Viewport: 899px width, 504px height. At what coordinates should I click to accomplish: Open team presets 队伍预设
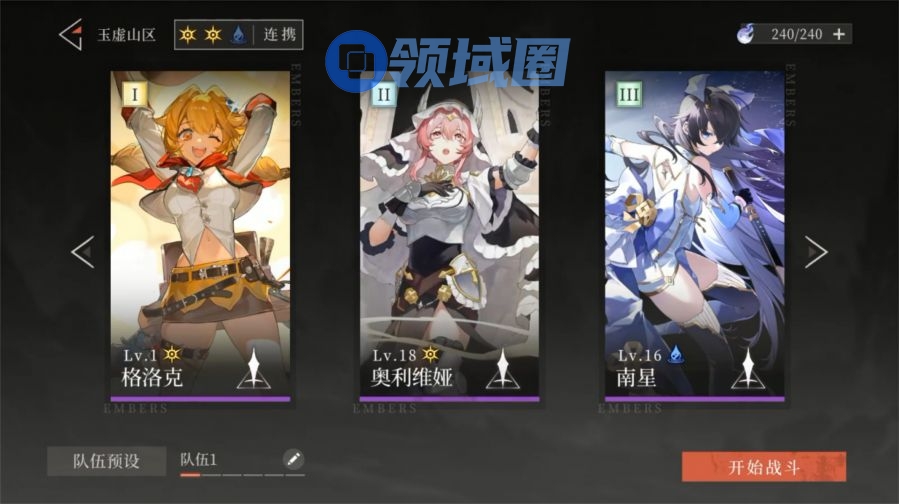tap(106, 461)
